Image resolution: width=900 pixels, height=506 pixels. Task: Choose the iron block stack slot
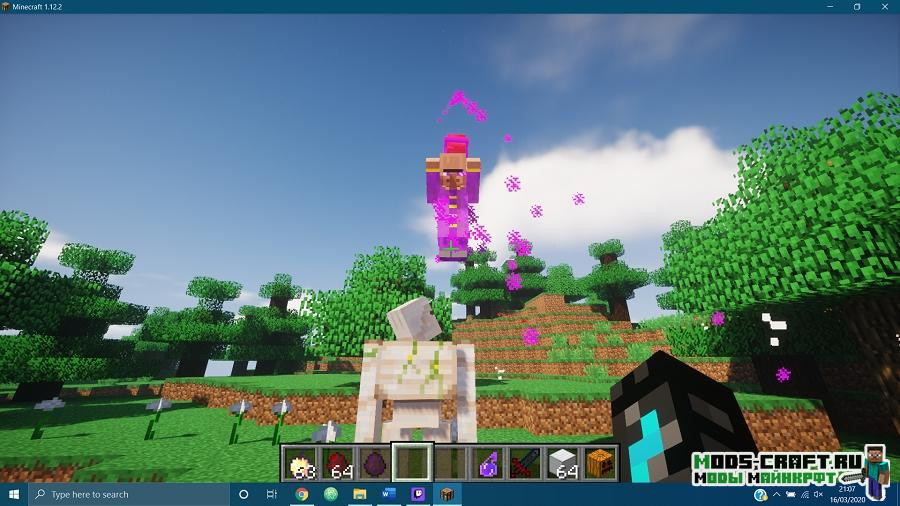(561, 463)
